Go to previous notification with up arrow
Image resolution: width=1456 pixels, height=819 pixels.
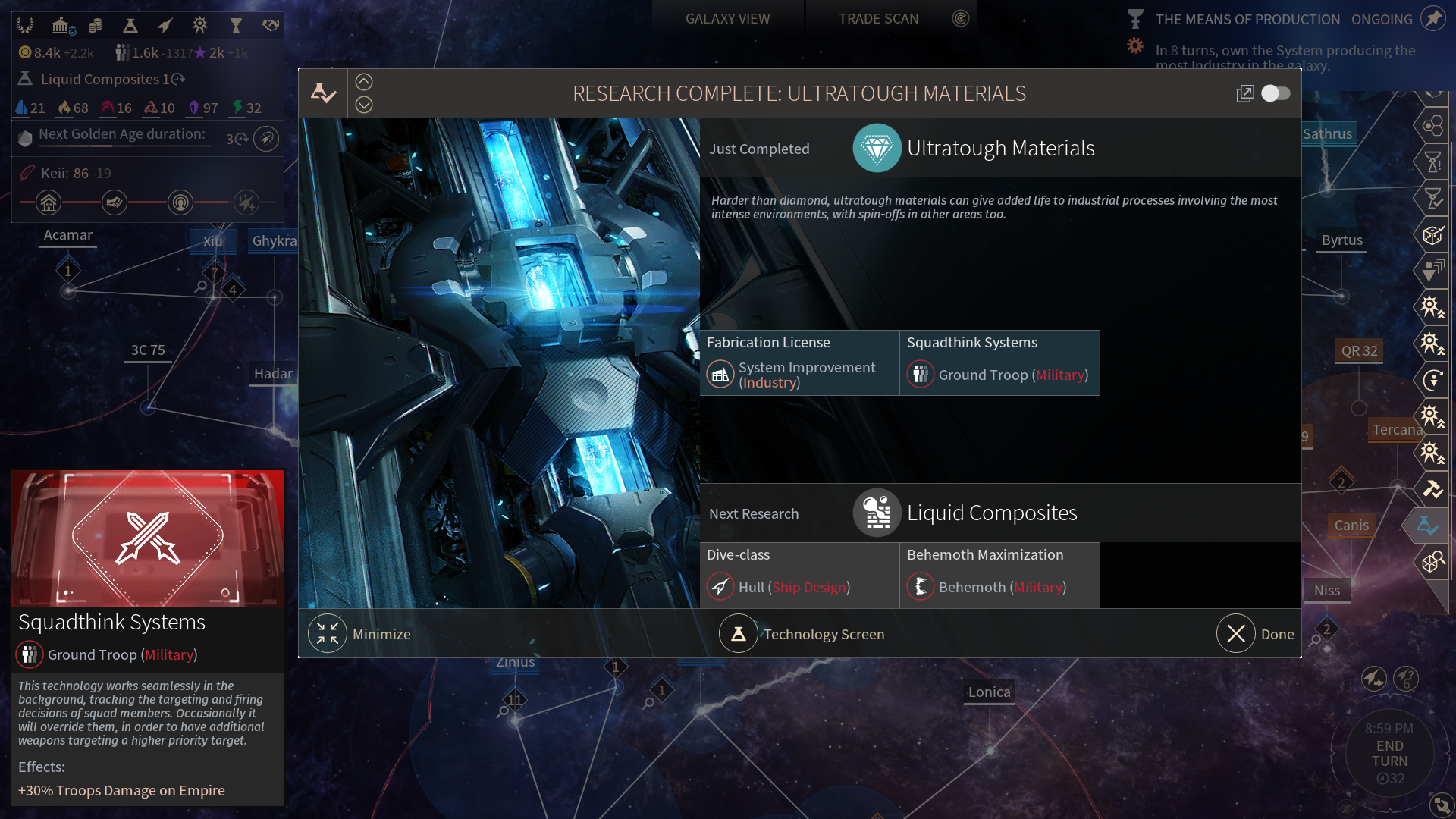tap(364, 82)
